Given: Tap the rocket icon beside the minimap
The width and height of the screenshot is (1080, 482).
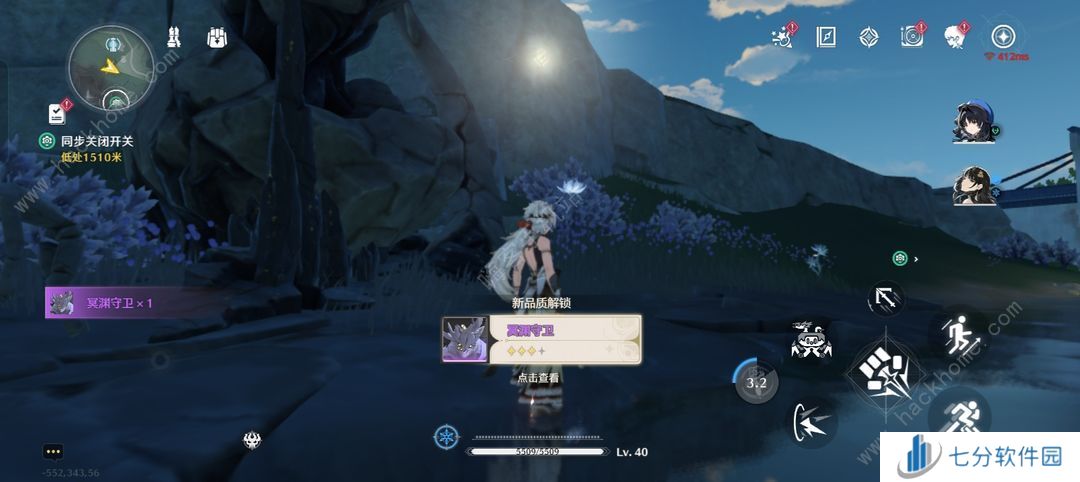Looking at the screenshot, I should pyautogui.click(x=173, y=38).
